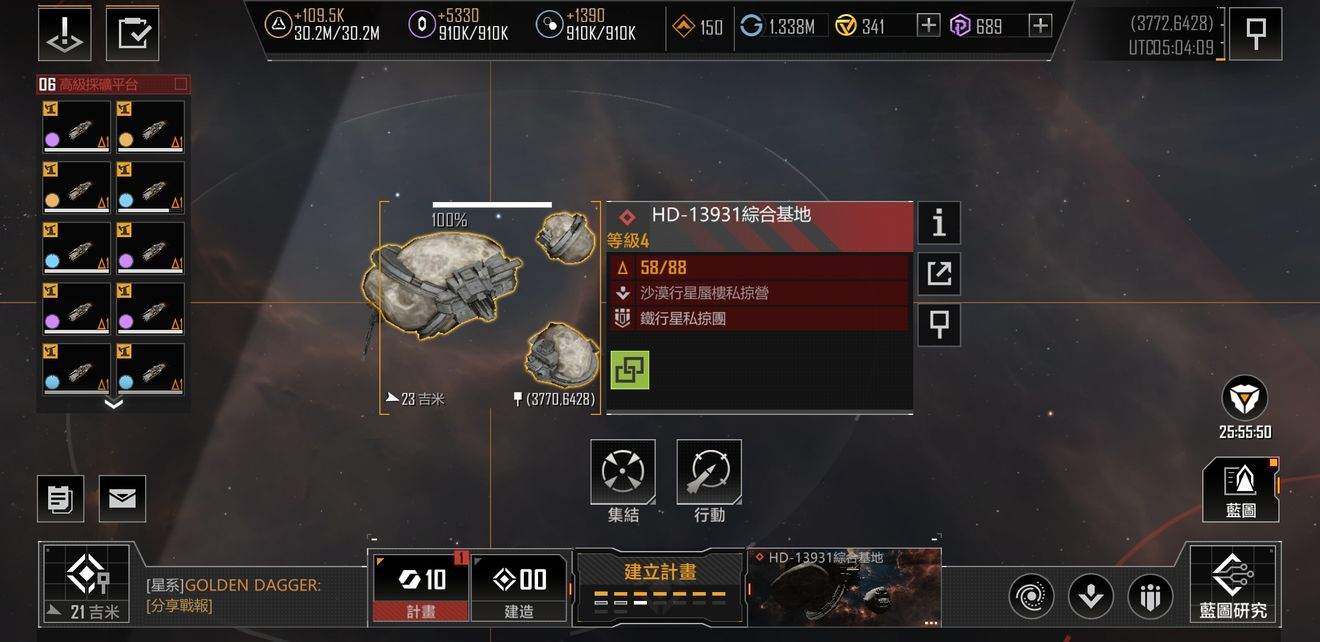Add more gold triangle currency
This screenshot has height=642, width=1320.
click(928, 26)
